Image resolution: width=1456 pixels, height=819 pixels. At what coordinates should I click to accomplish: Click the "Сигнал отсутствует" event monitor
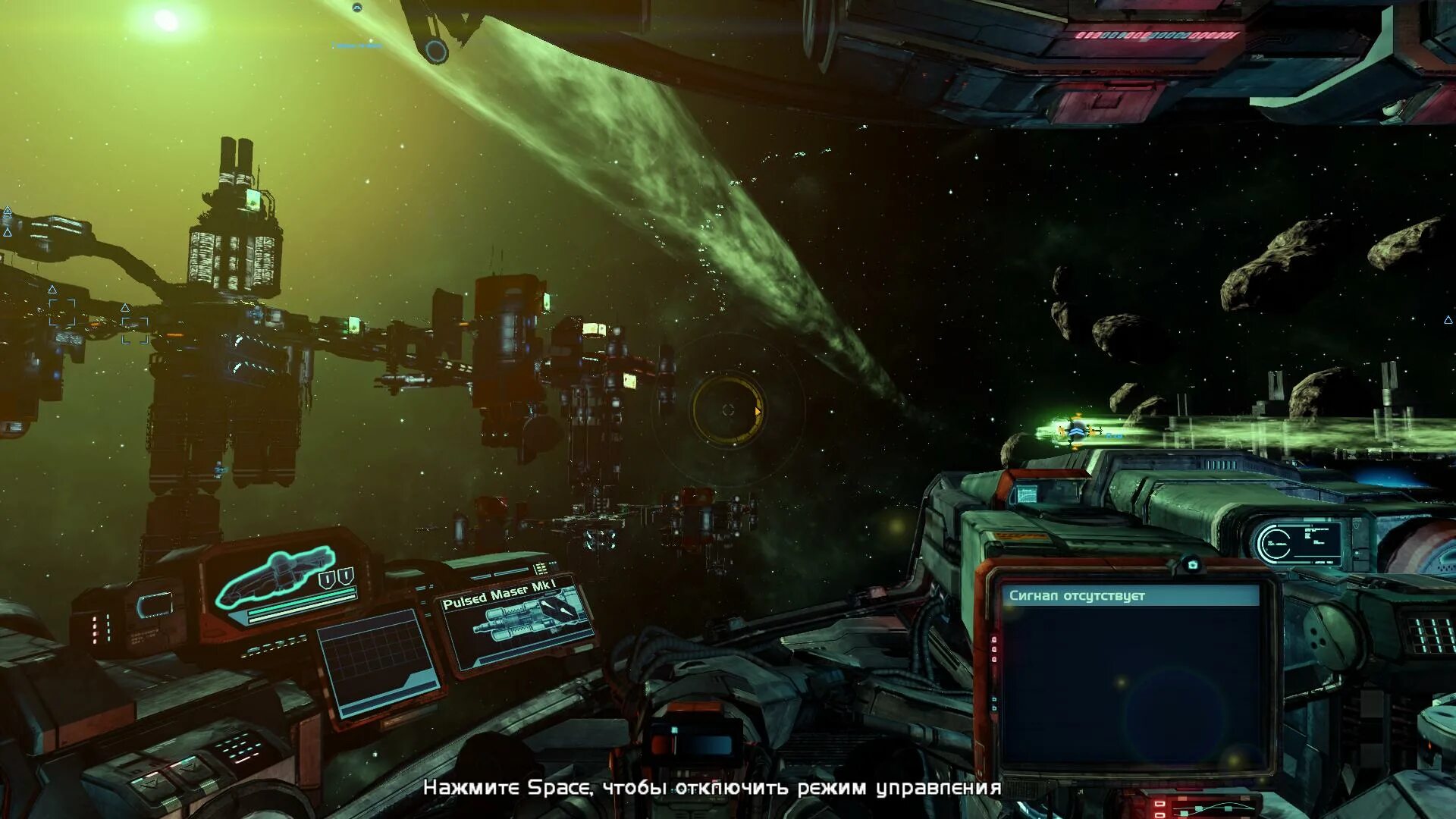(1130, 675)
